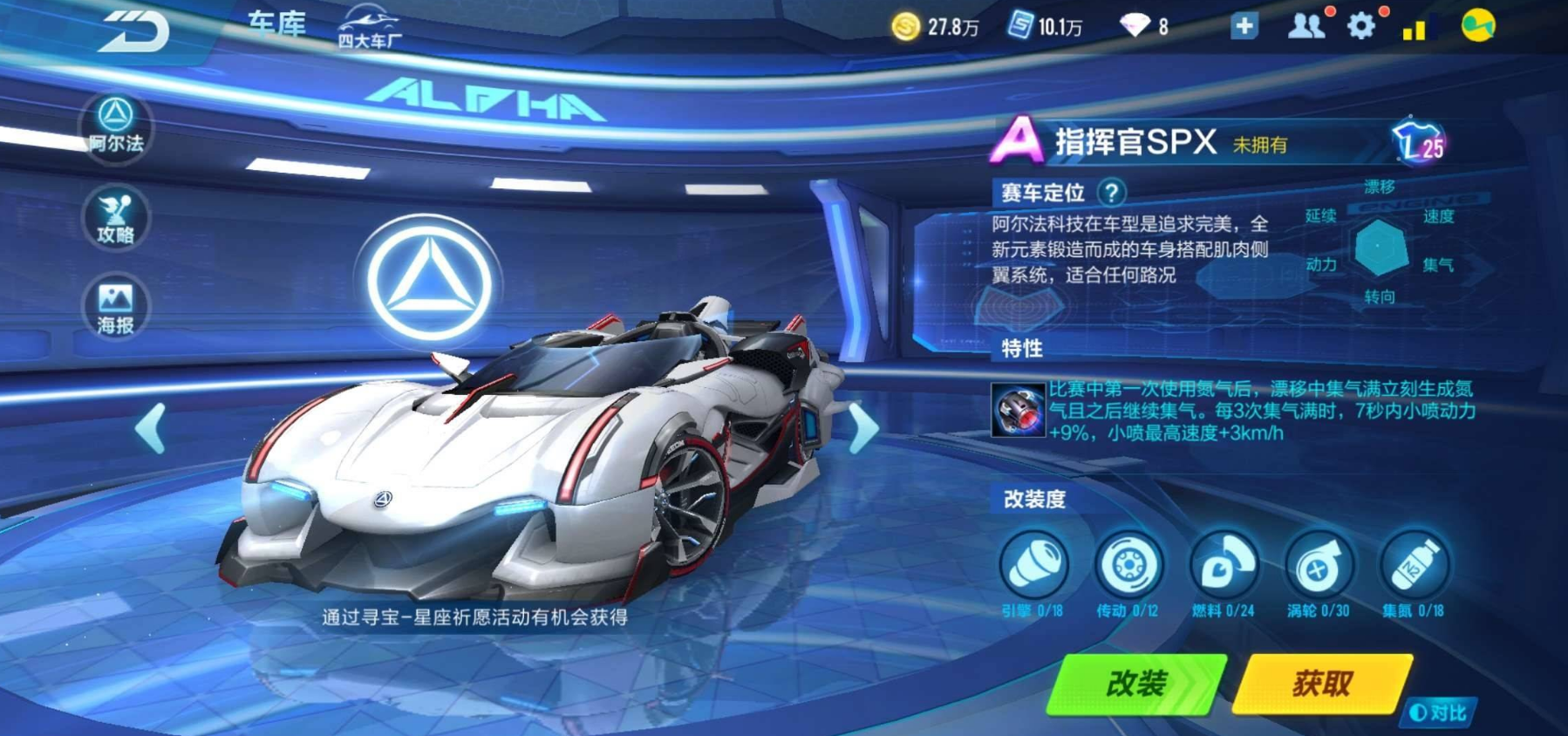Click the plus button to add currency
This screenshot has width=1568, height=736.
pos(1244,26)
